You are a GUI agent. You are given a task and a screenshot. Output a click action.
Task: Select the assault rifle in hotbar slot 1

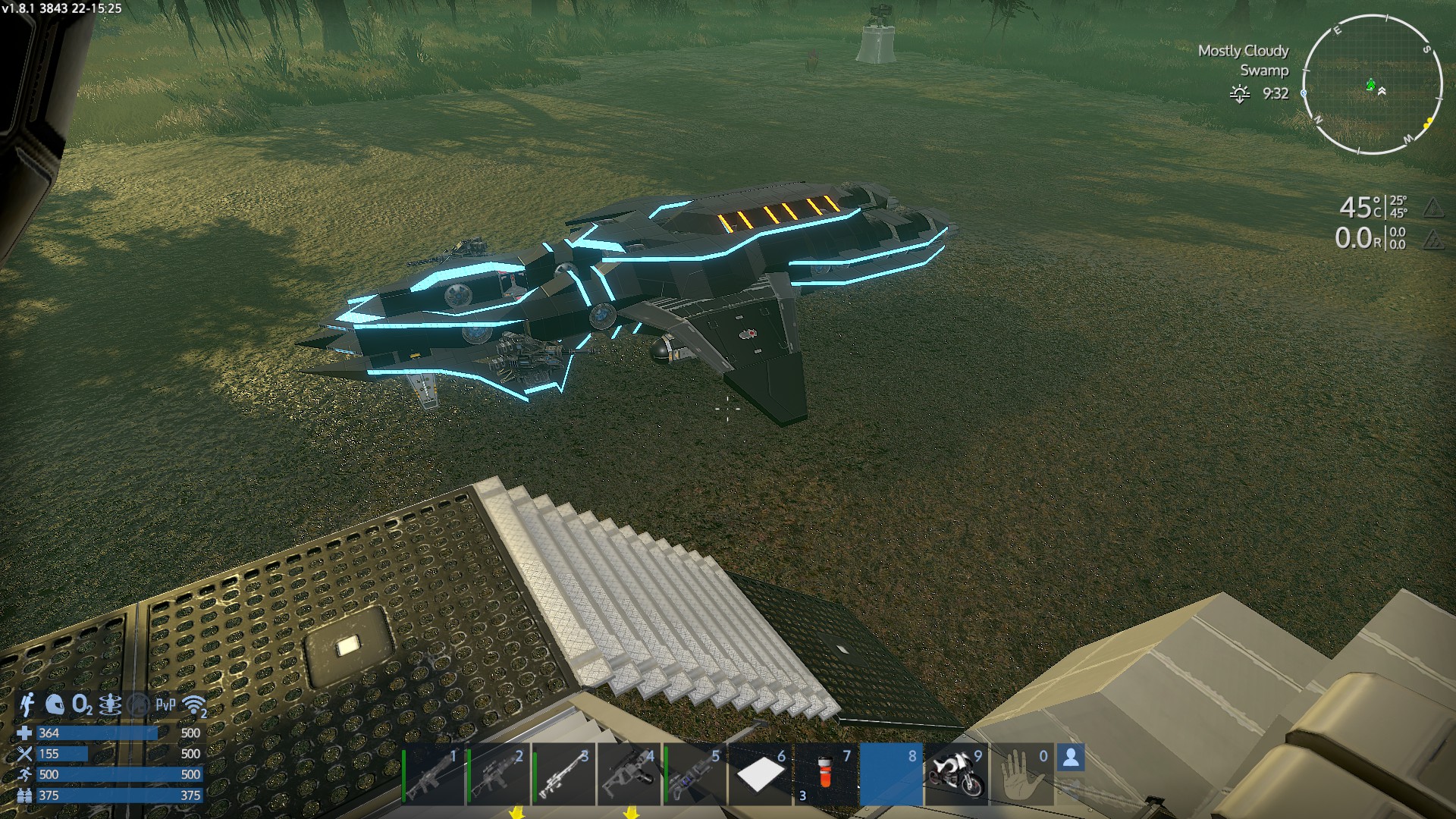433,775
